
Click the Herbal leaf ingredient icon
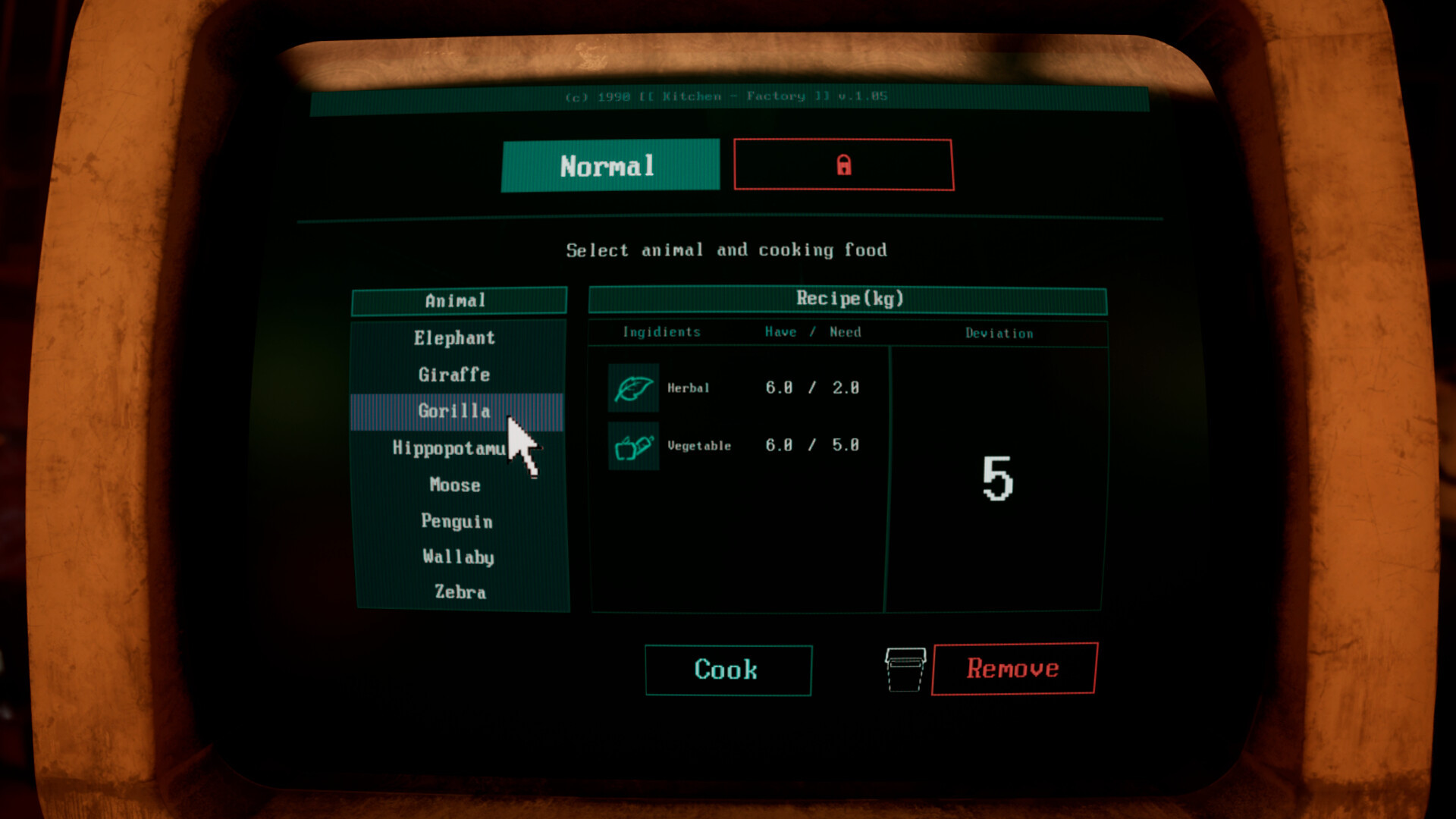click(633, 388)
